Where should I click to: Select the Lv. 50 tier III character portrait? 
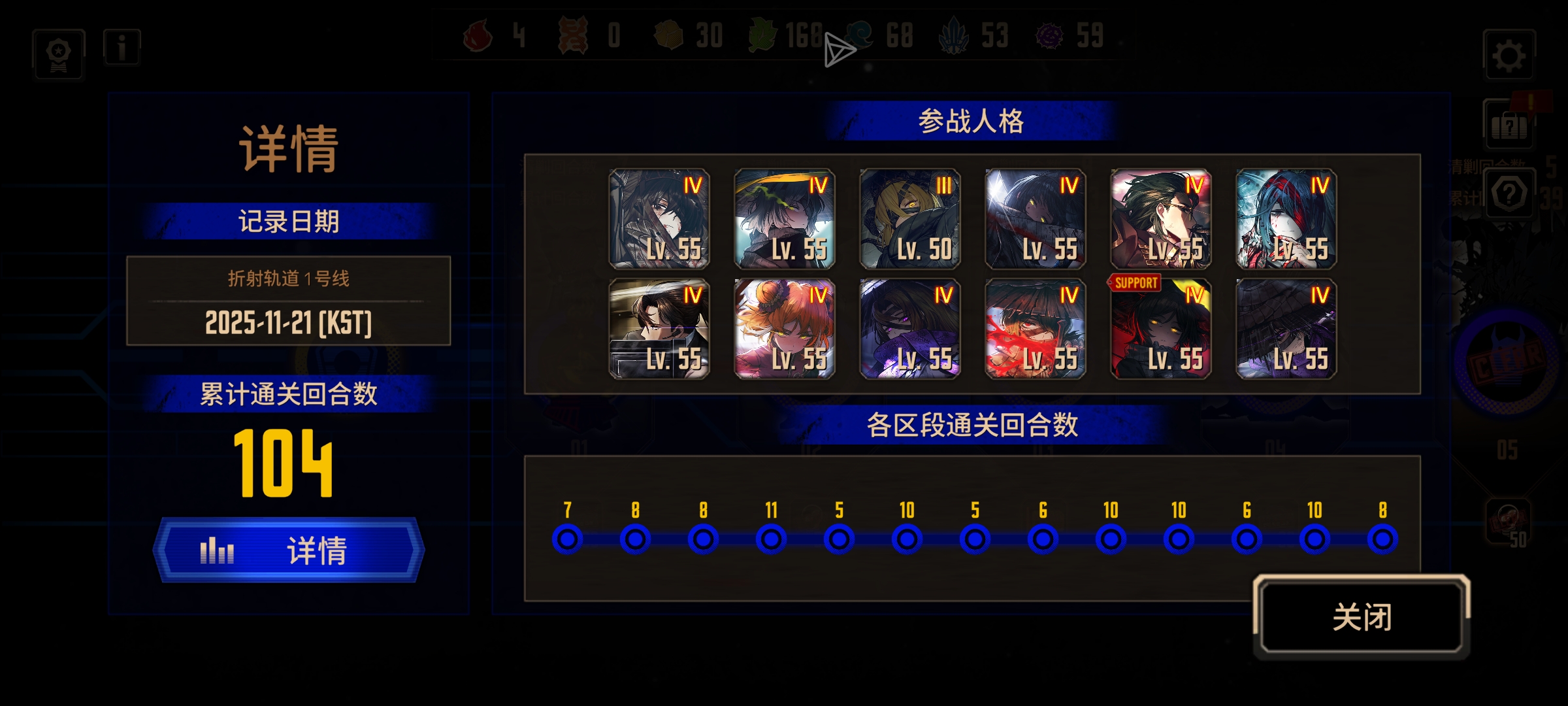pos(910,219)
